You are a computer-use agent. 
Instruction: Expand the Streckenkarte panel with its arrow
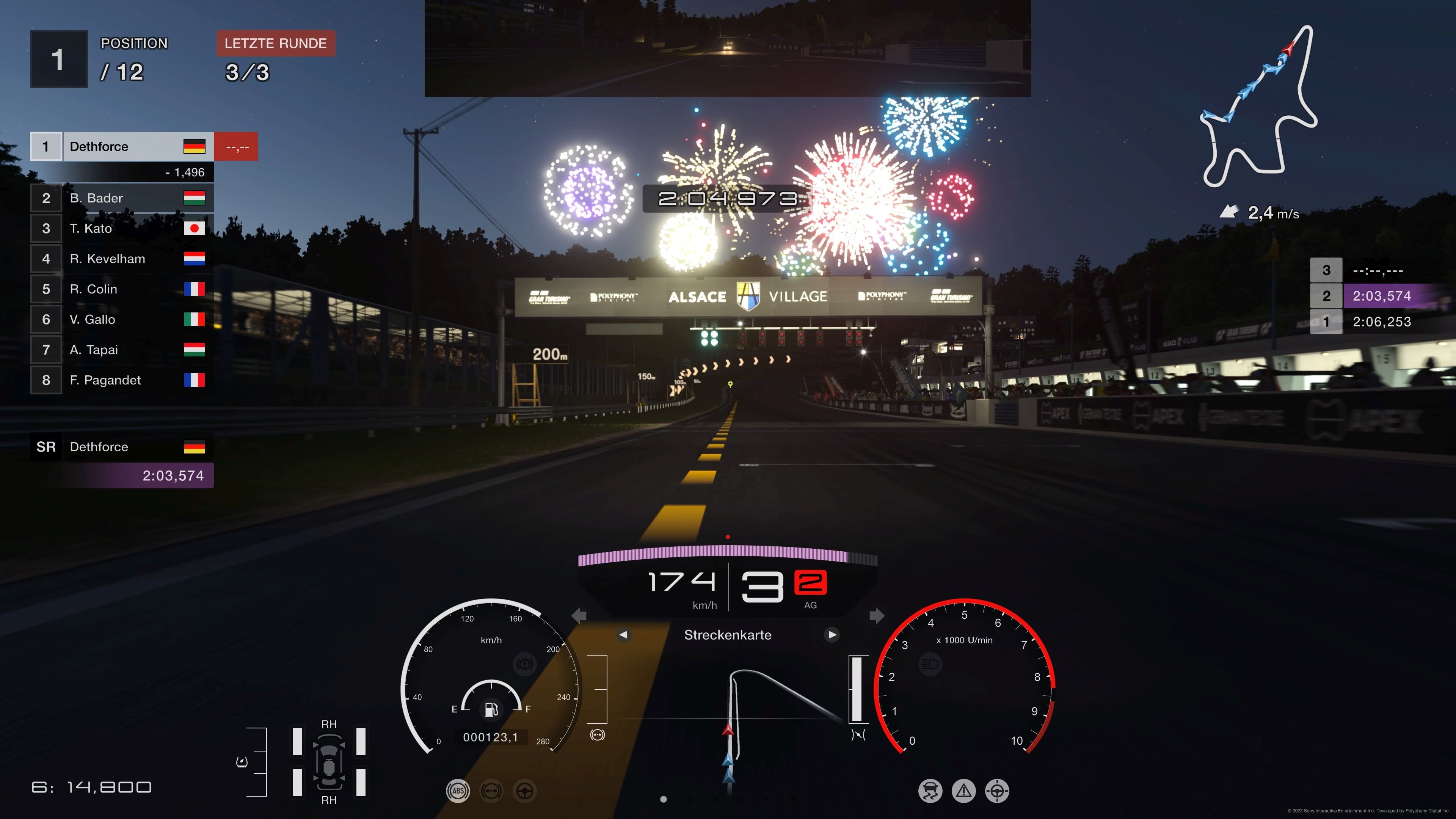(x=832, y=635)
